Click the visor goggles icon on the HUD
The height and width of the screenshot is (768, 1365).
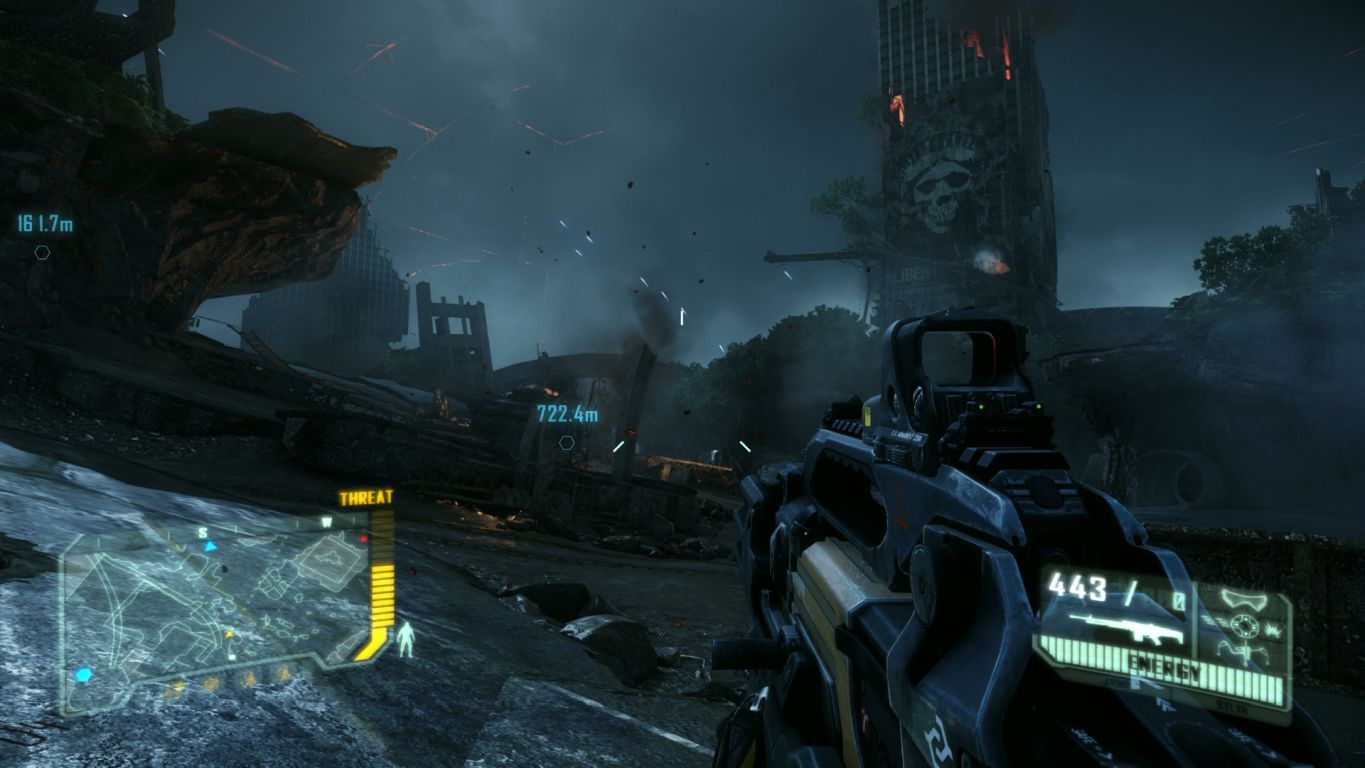tap(1244, 599)
